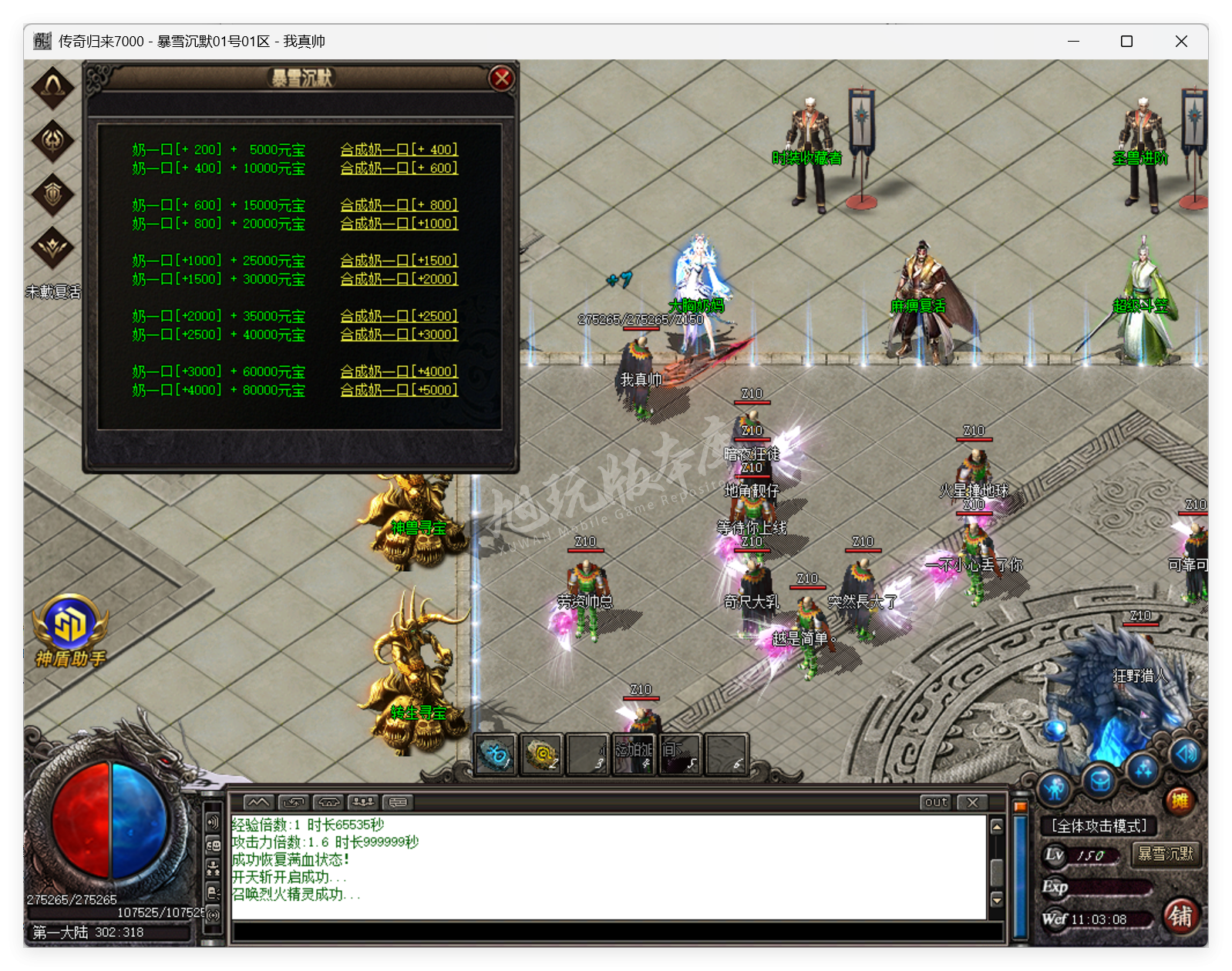The image size is (1232, 971).
Task: Click the red 摊 stall icon near minimap
Action: point(1180,800)
